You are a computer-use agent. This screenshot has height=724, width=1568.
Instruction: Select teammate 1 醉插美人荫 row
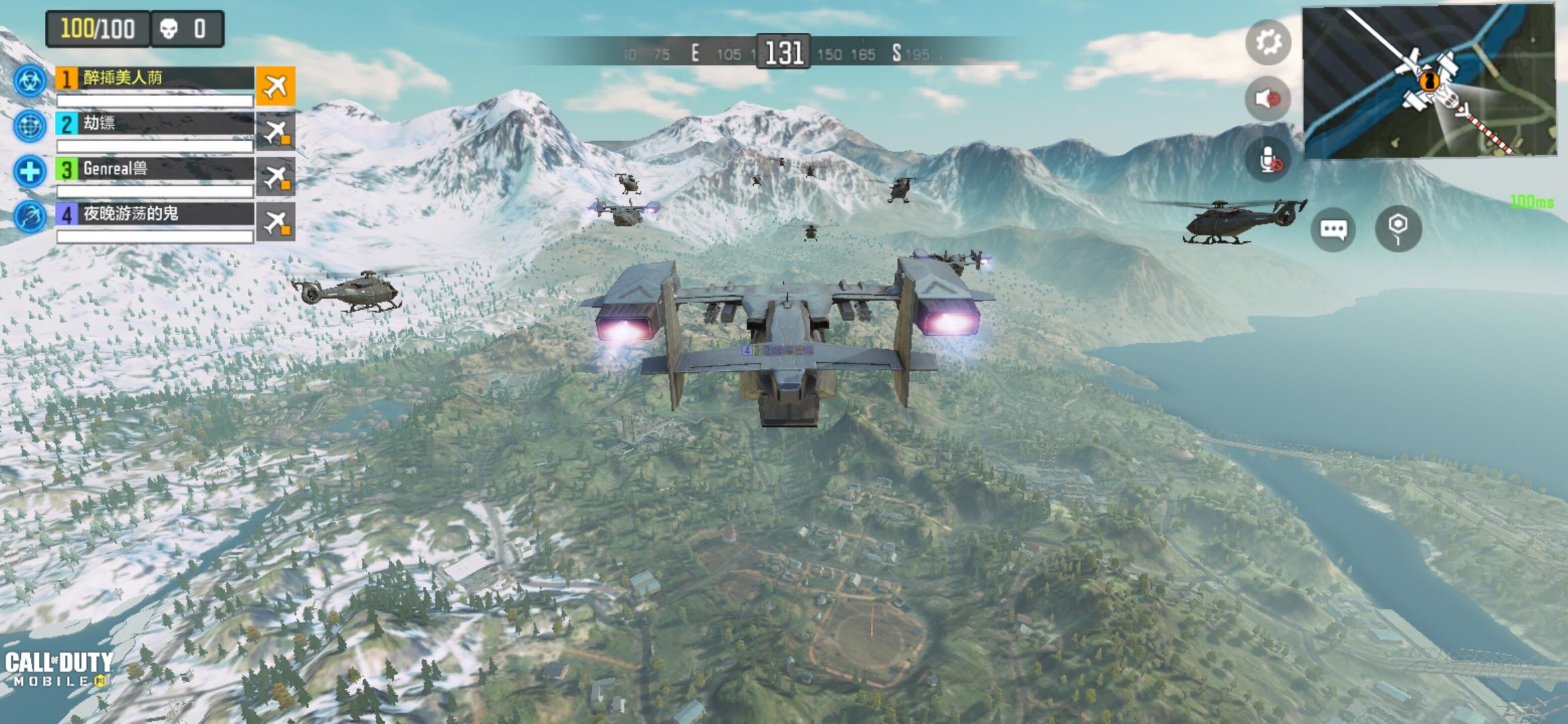click(x=154, y=79)
